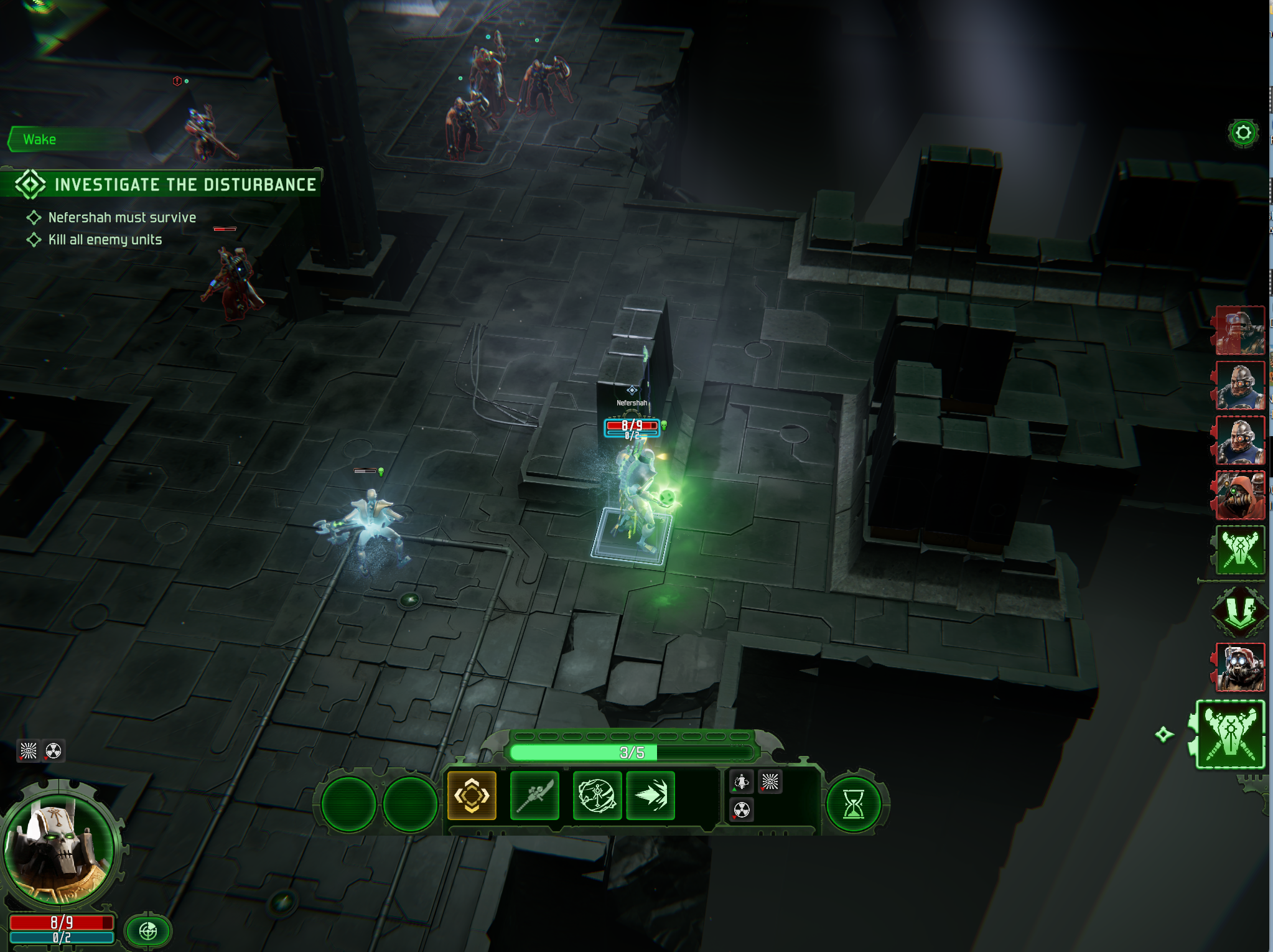Select the goggled gas-mask enemy portrait
The height and width of the screenshot is (952, 1273).
[1241, 668]
